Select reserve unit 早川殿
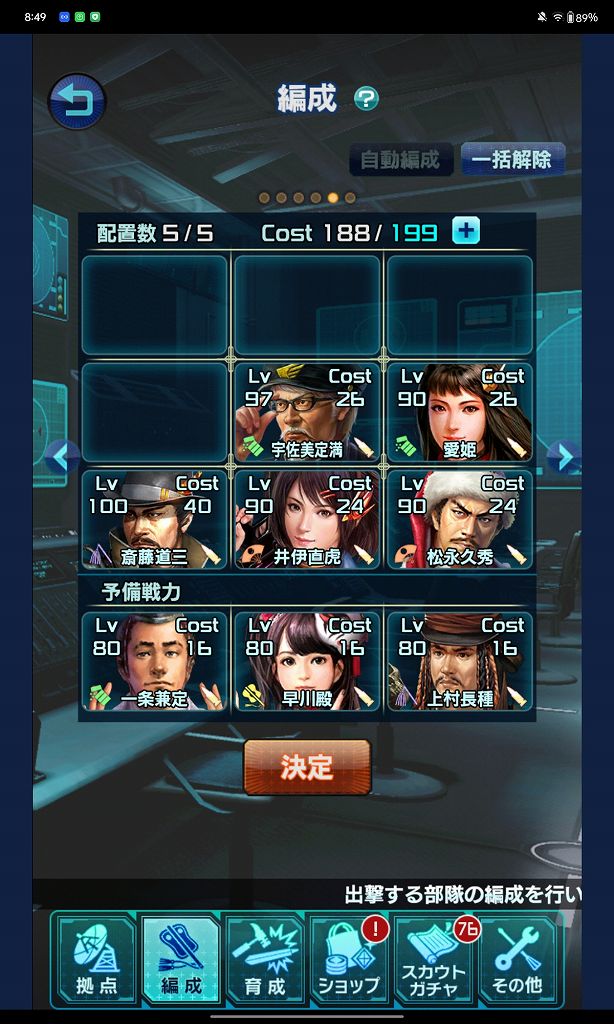This screenshot has height=1024, width=614. (307, 661)
